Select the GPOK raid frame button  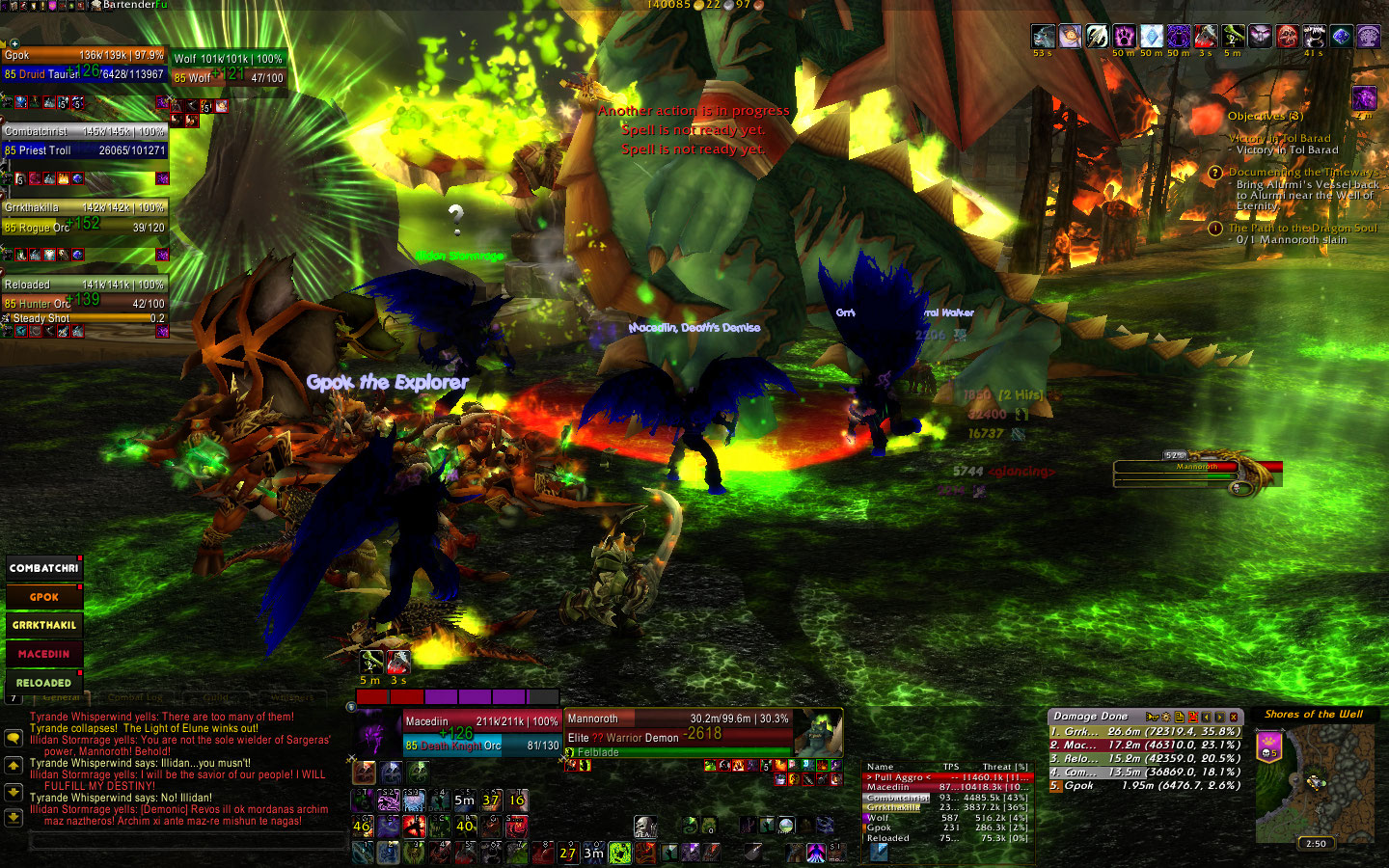coord(44,597)
